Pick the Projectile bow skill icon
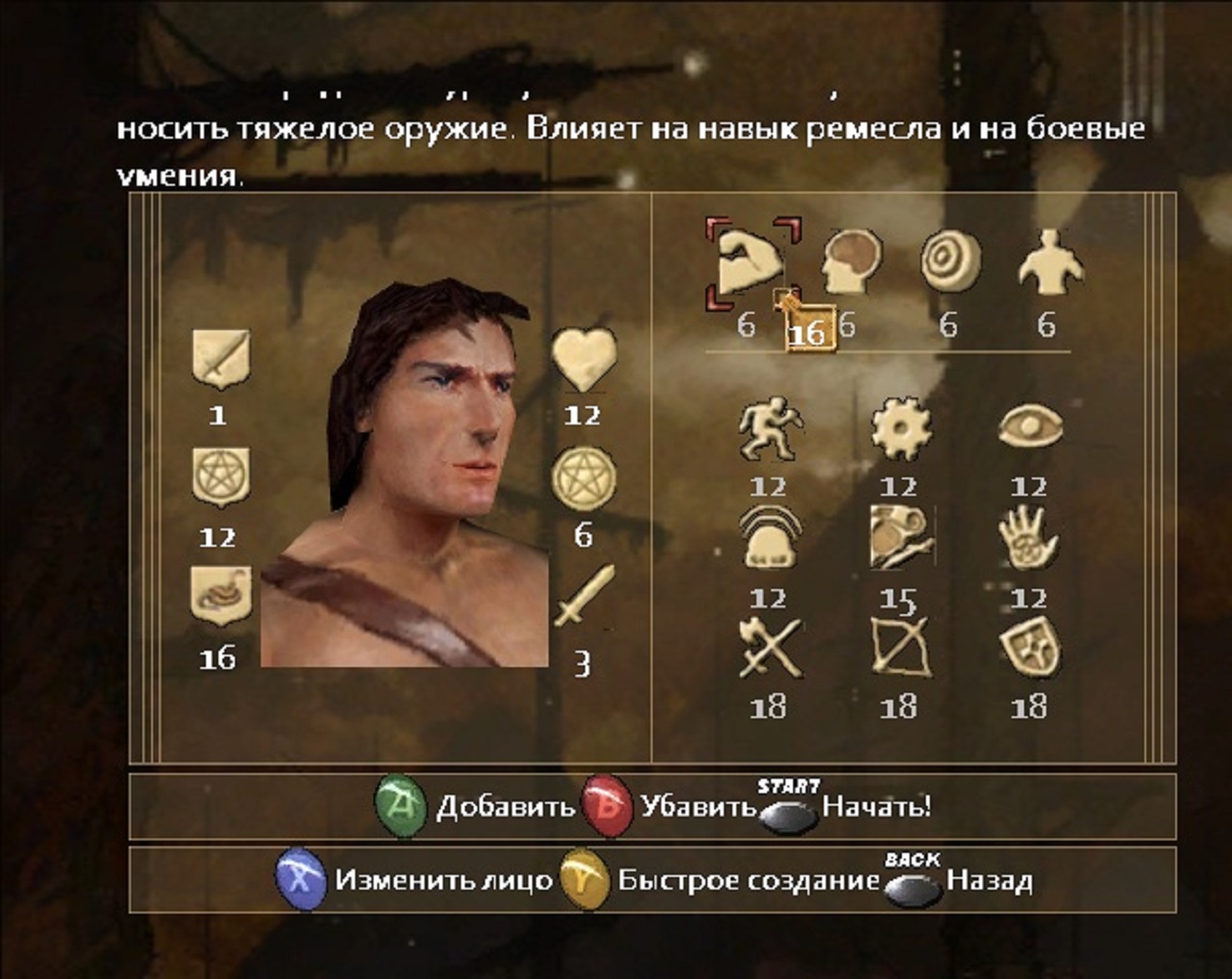This screenshot has width=1232, height=979. [900, 647]
